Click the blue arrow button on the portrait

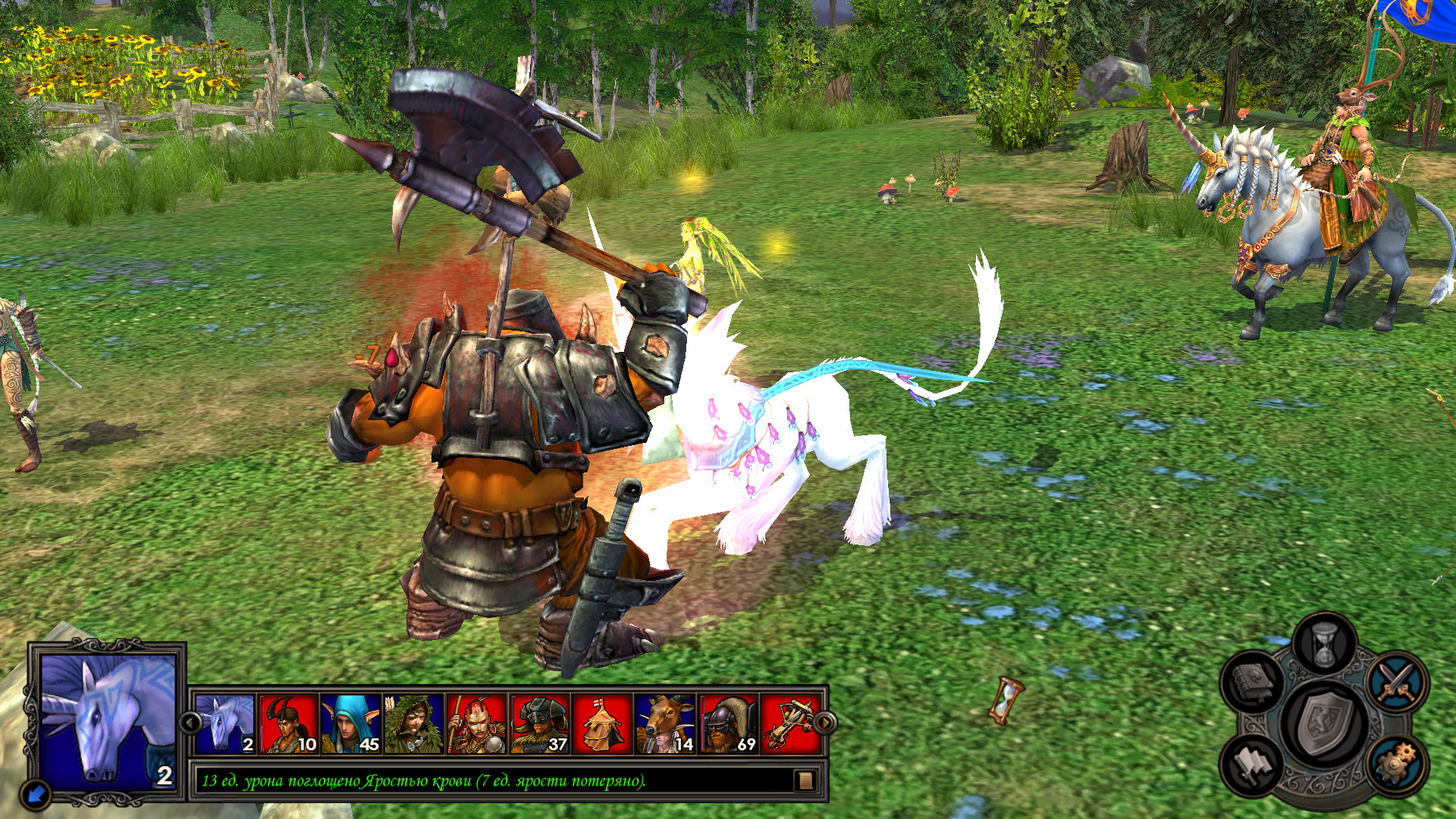coord(36,794)
